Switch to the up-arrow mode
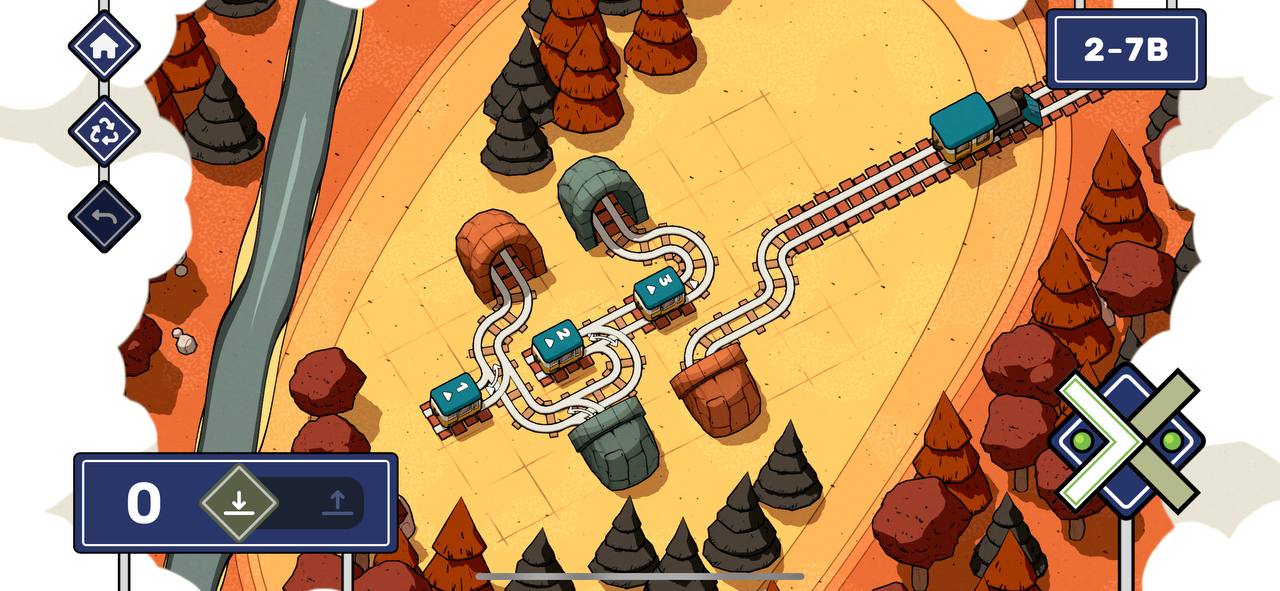1280x591 pixels. pyautogui.click(x=337, y=503)
